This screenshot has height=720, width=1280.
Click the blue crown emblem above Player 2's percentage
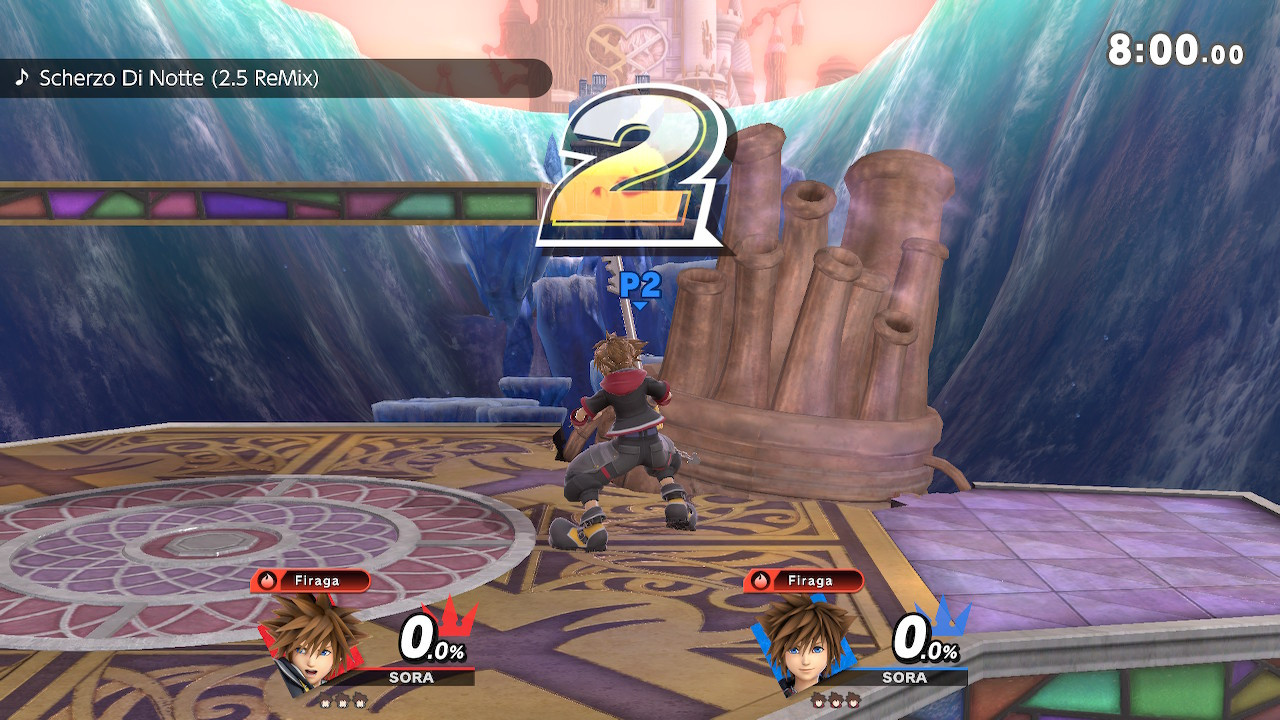[942, 618]
